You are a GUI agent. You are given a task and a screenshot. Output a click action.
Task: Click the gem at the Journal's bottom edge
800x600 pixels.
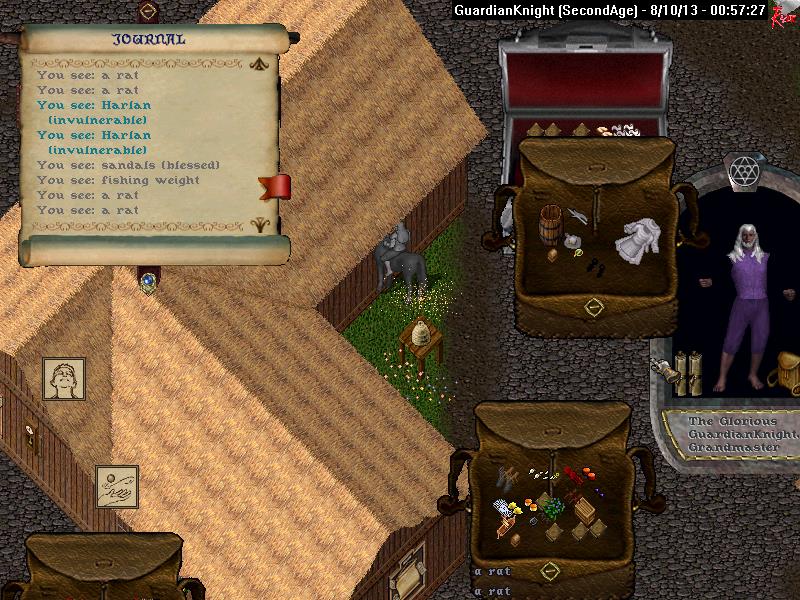pyautogui.click(x=148, y=281)
